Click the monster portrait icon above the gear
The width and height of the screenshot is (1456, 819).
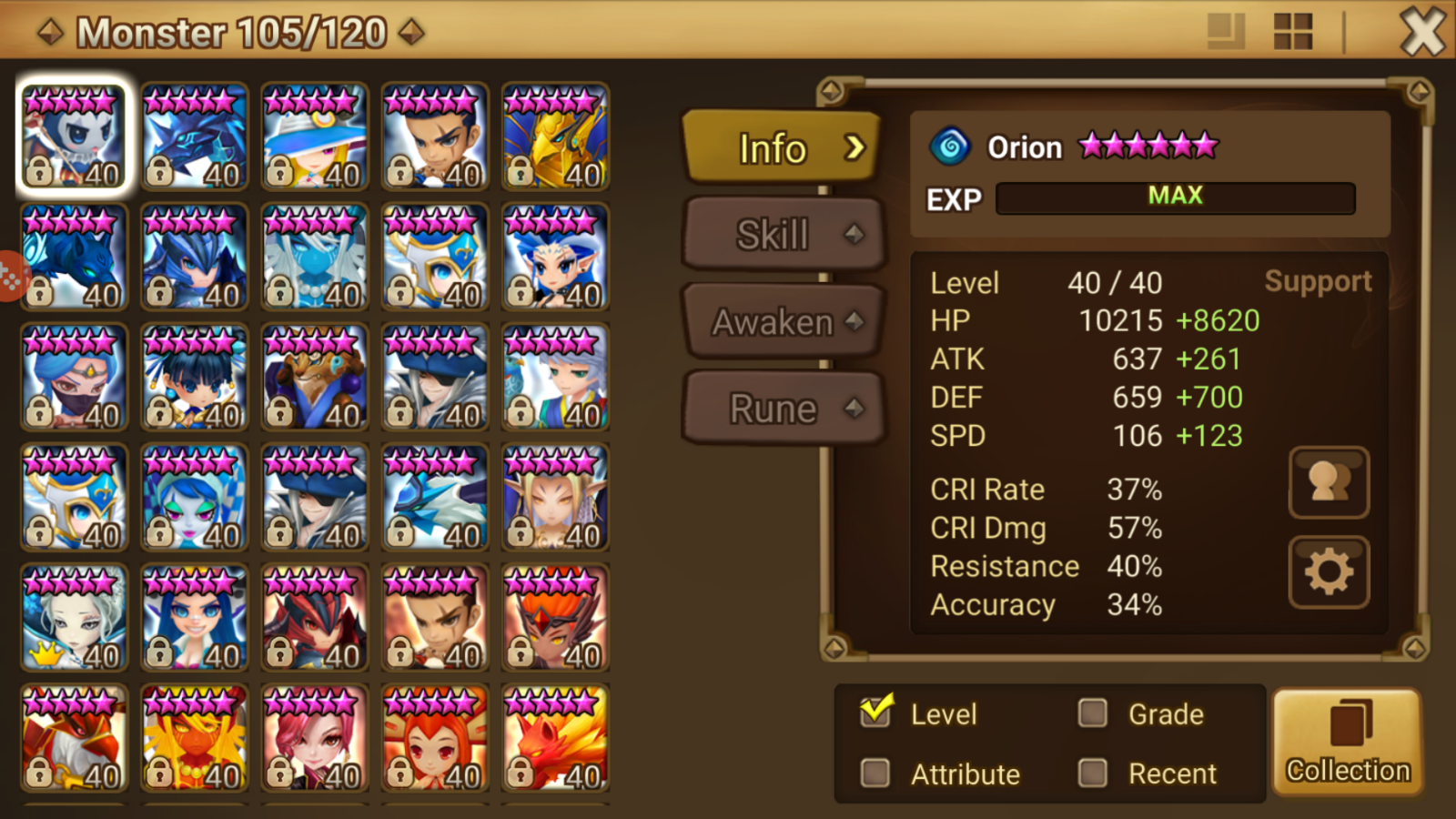1329,484
